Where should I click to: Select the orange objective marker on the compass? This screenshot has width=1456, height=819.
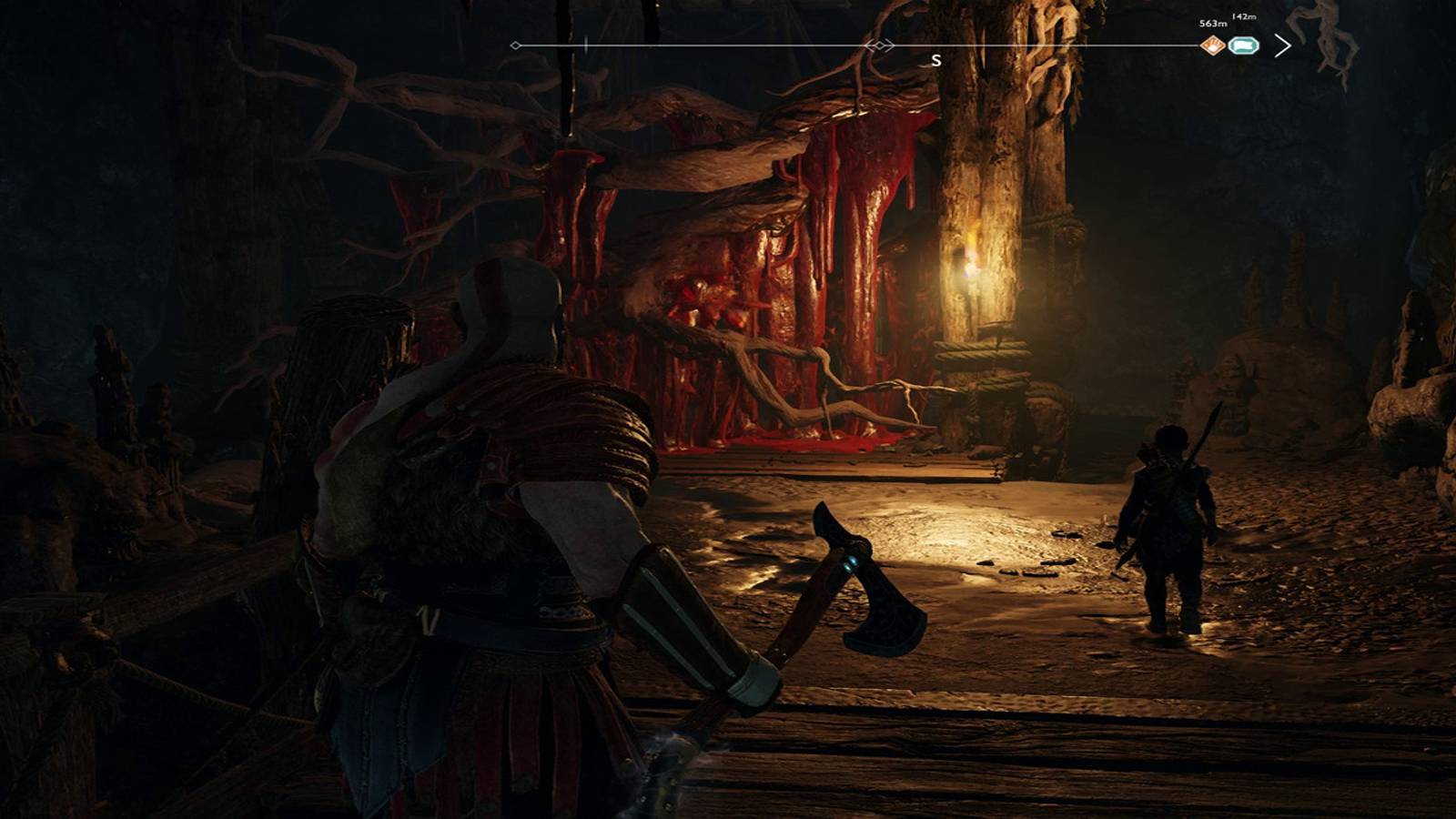pos(1212,45)
